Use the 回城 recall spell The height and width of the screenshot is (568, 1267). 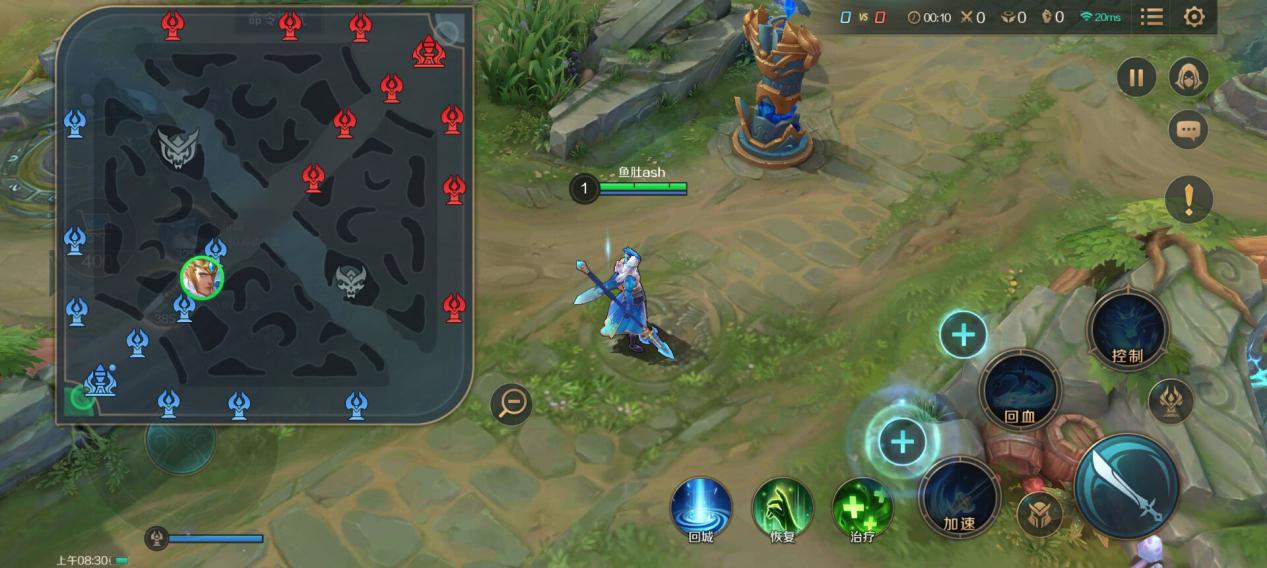pos(700,508)
